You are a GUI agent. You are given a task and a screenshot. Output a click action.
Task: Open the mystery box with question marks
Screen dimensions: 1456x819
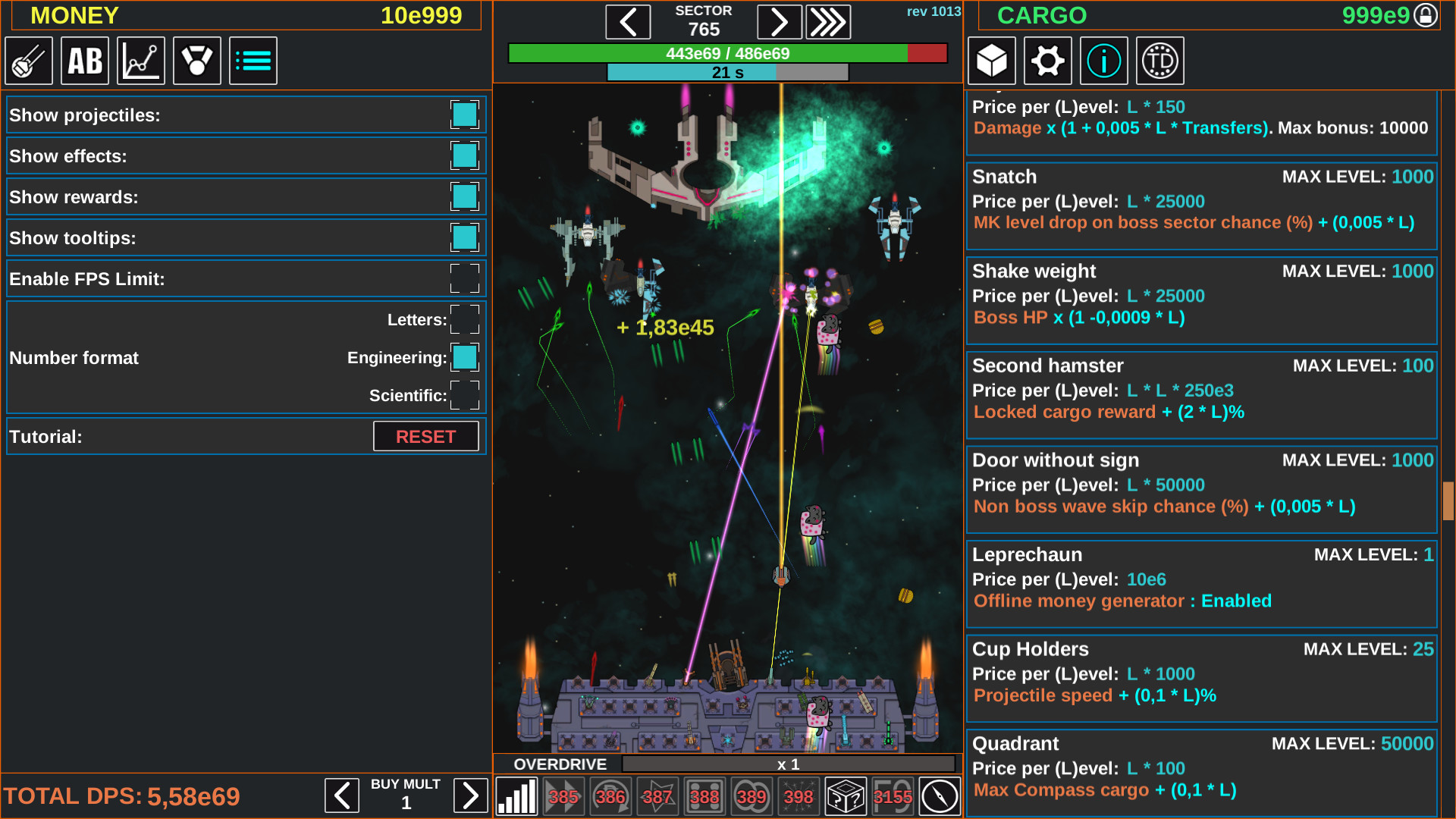[846, 796]
